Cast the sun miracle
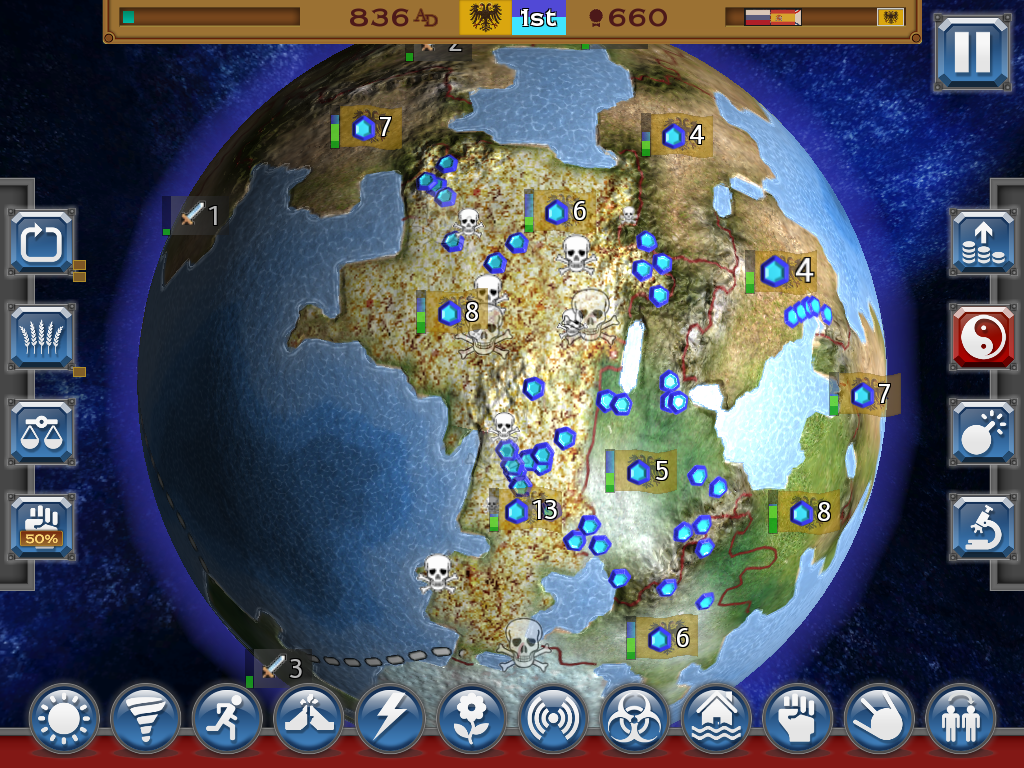The height and width of the screenshot is (768, 1024). (64, 718)
